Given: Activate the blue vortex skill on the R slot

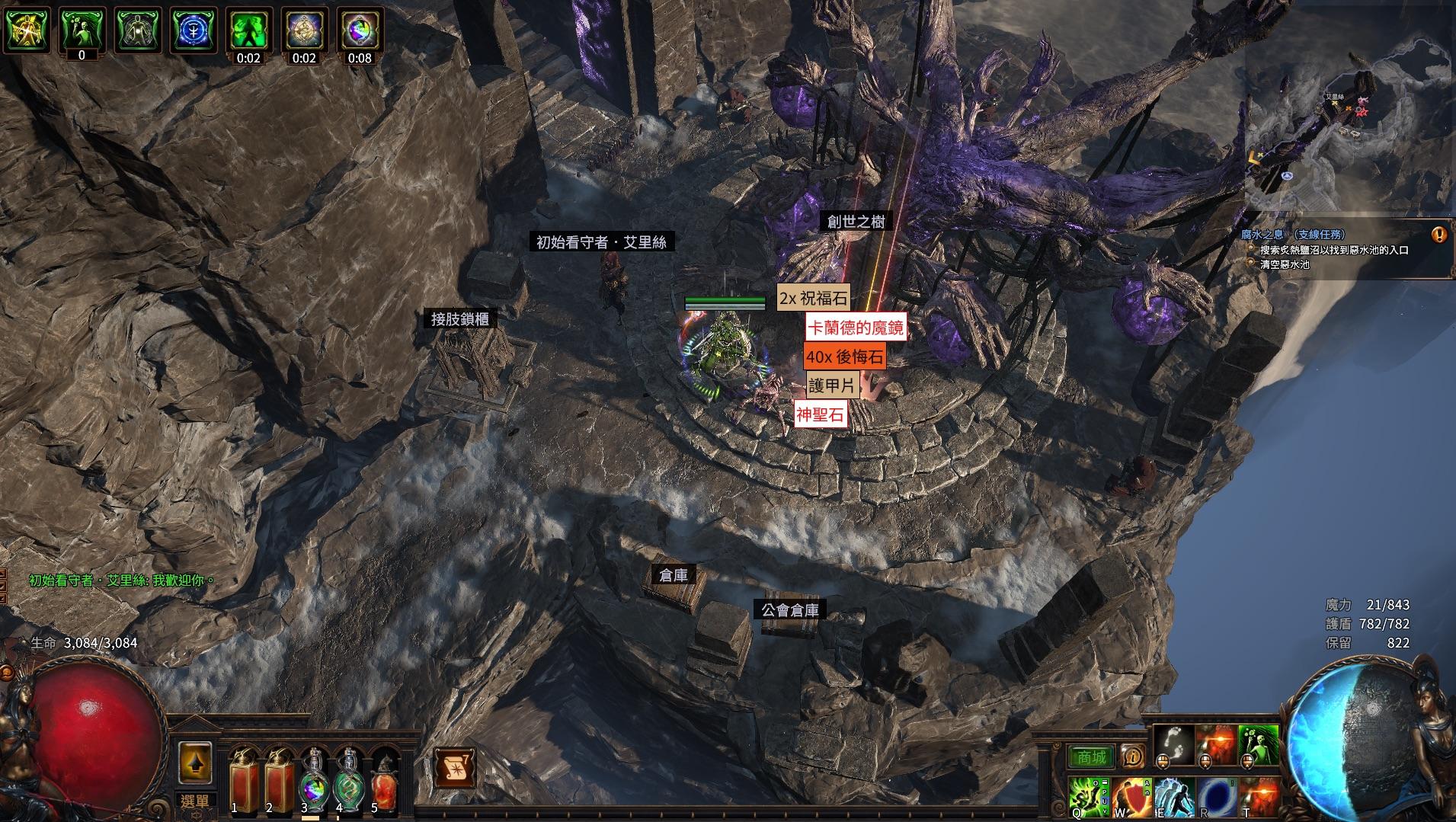Looking at the screenshot, I should click(1217, 798).
